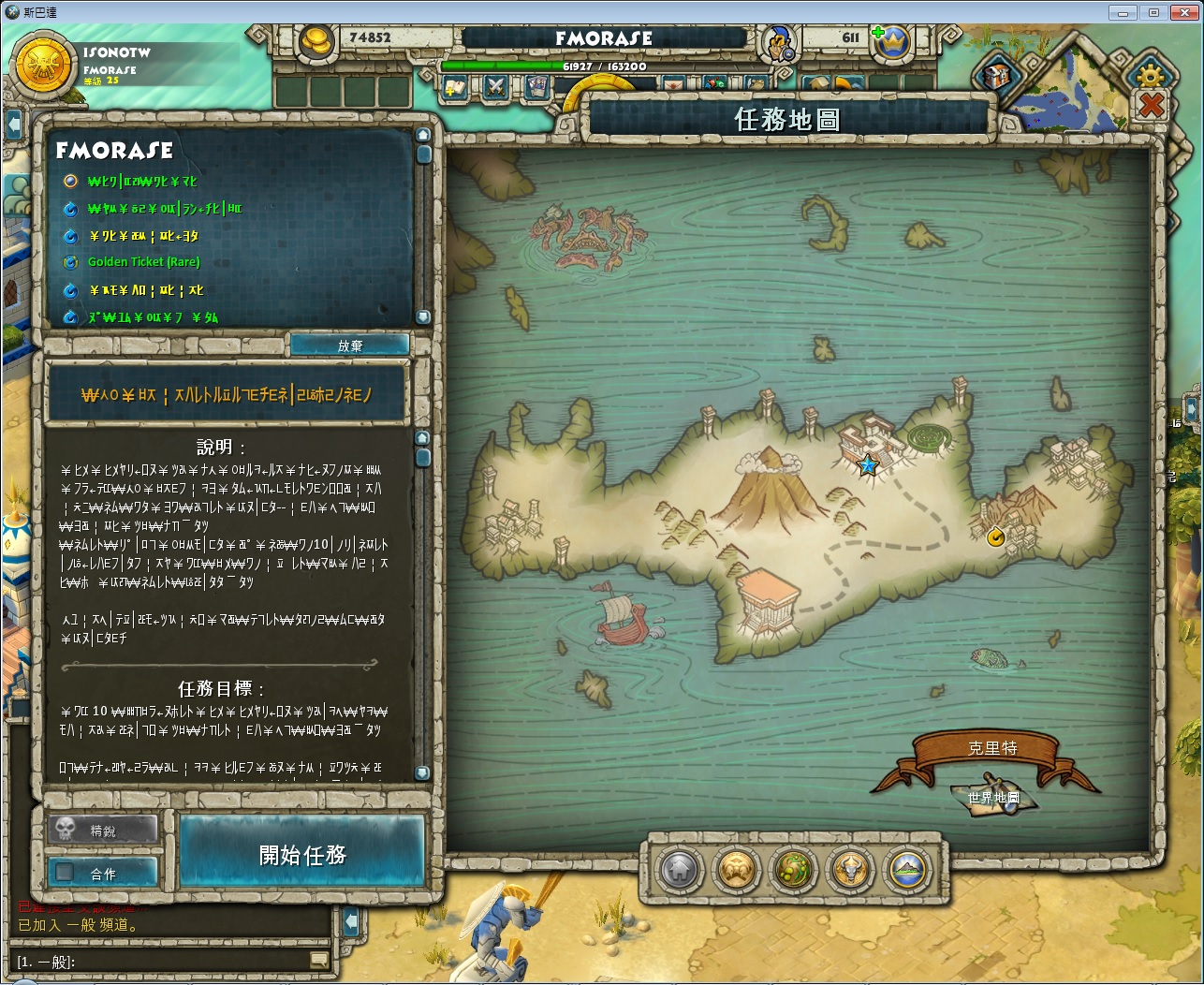Start the quest with 開始任務 button
This screenshot has width=1204, height=985.
[302, 853]
